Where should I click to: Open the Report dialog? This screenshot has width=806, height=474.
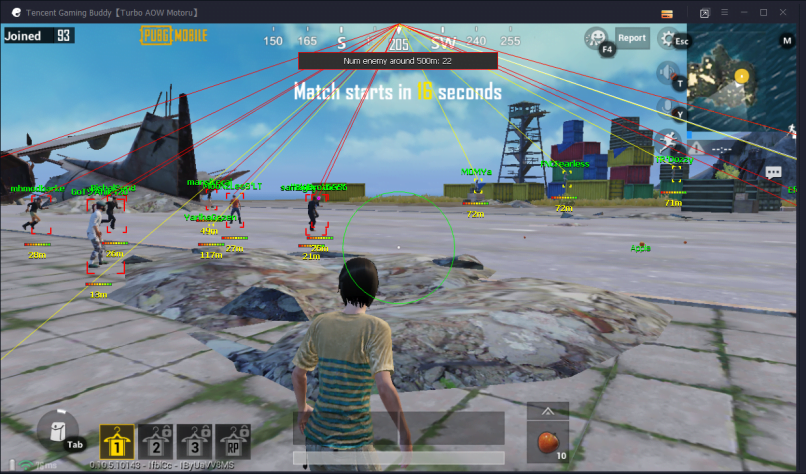[631, 38]
